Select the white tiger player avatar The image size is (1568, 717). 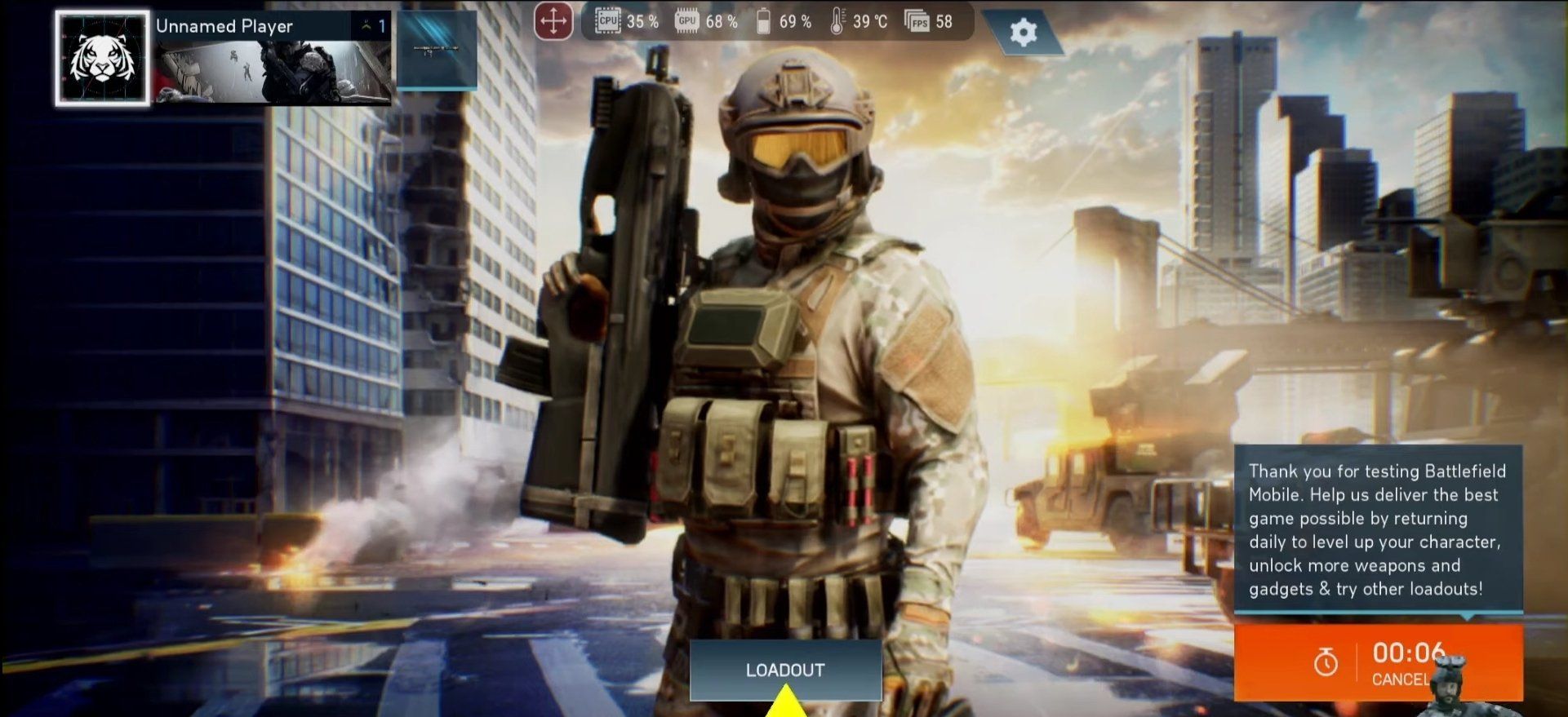click(103, 59)
